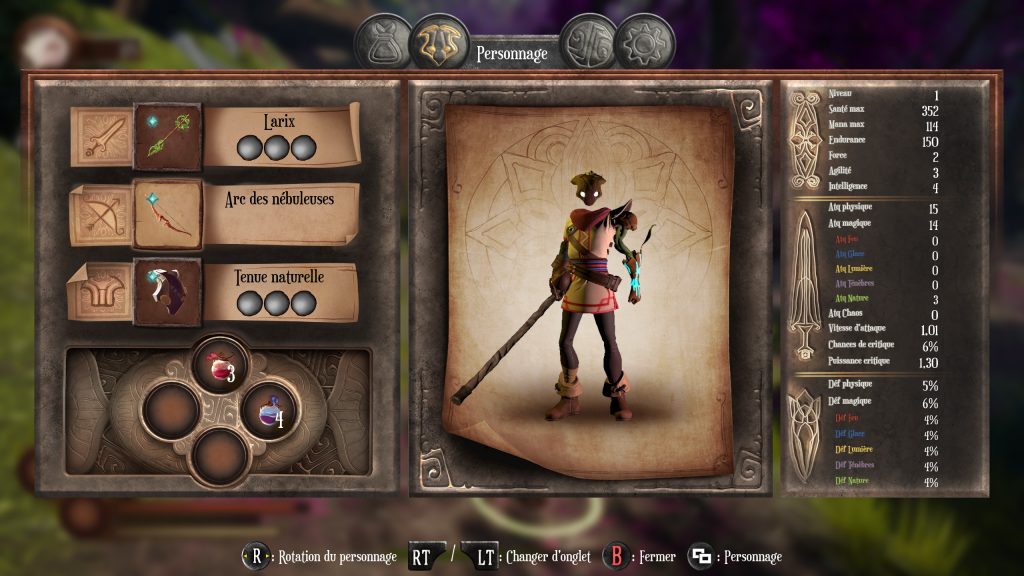Select the gold Personnage tab icon

439,41
